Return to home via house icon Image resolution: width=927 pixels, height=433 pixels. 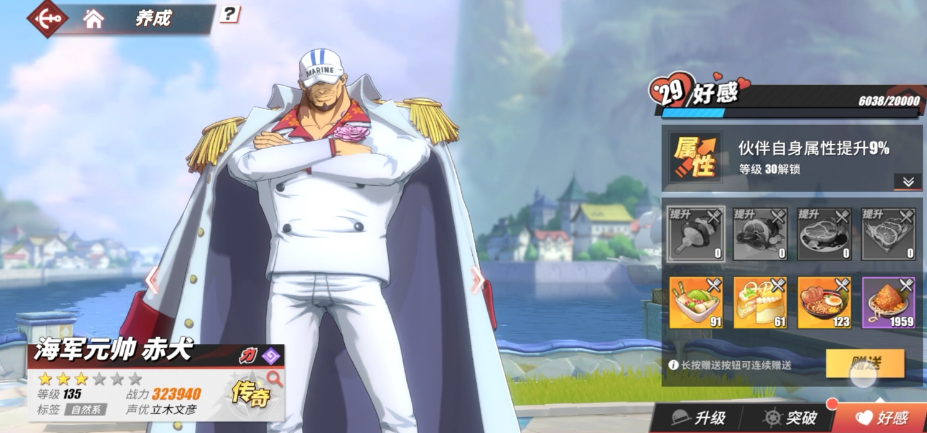click(x=94, y=18)
